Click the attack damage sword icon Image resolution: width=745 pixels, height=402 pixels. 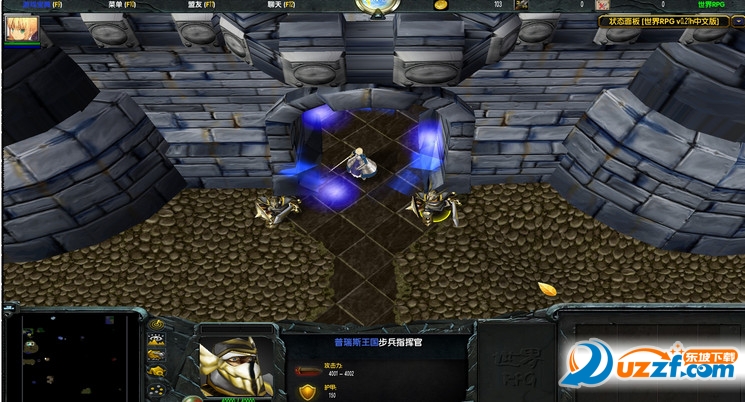coord(309,371)
